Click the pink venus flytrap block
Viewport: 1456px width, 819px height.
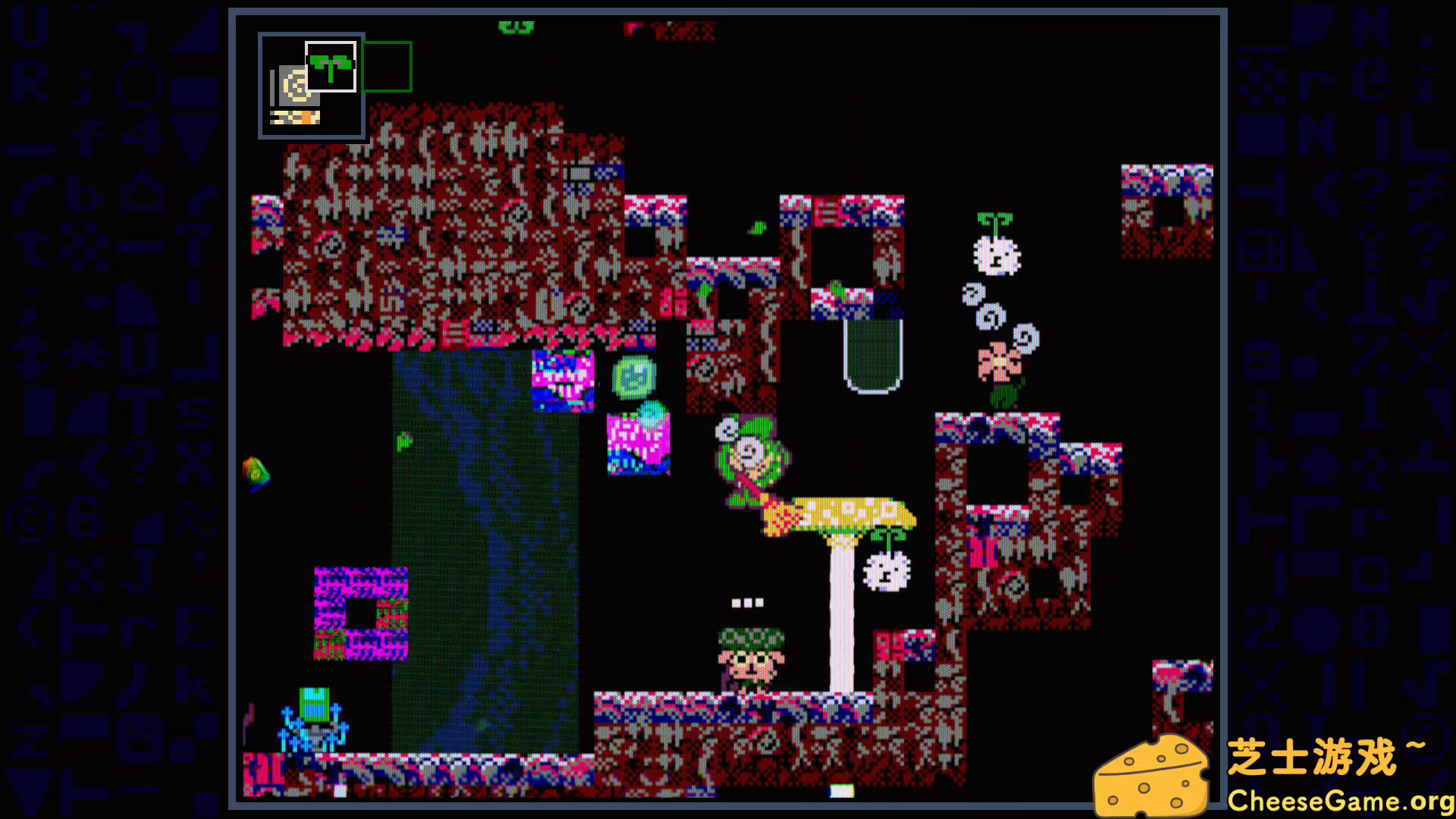click(x=565, y=383)
